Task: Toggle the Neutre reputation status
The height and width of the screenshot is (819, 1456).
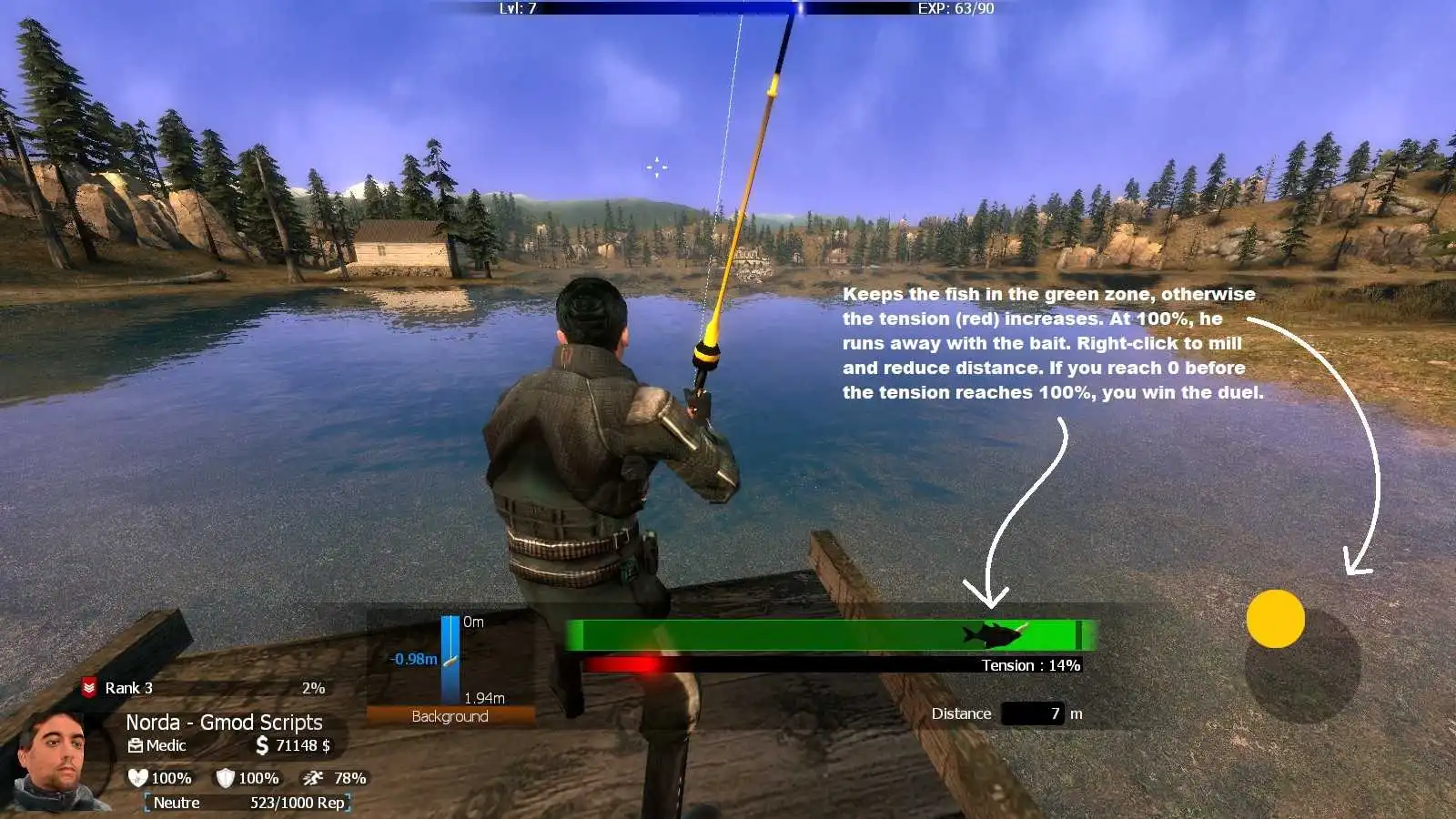Action: pos(178,803)
